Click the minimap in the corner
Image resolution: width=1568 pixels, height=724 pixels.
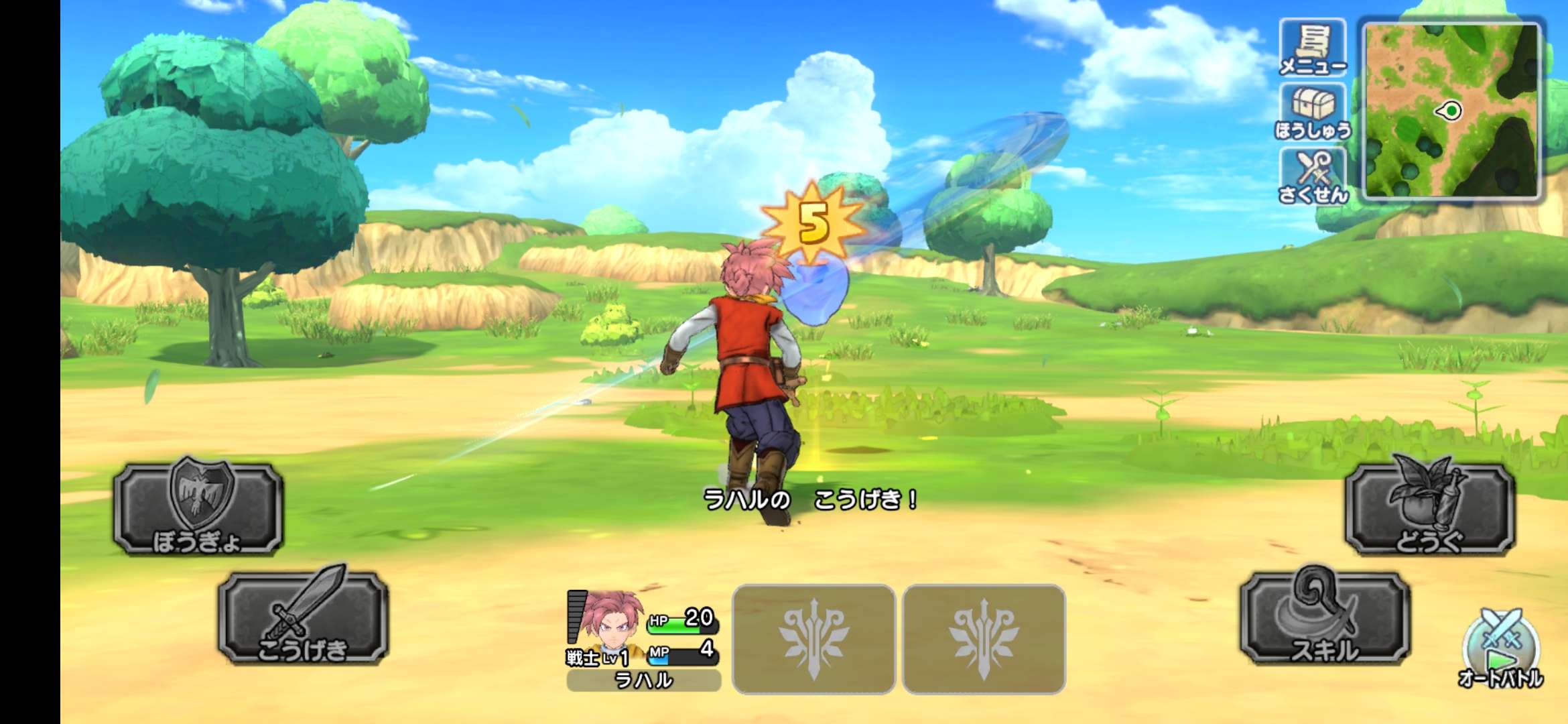pyautogui.click(x=1453, y=111)
